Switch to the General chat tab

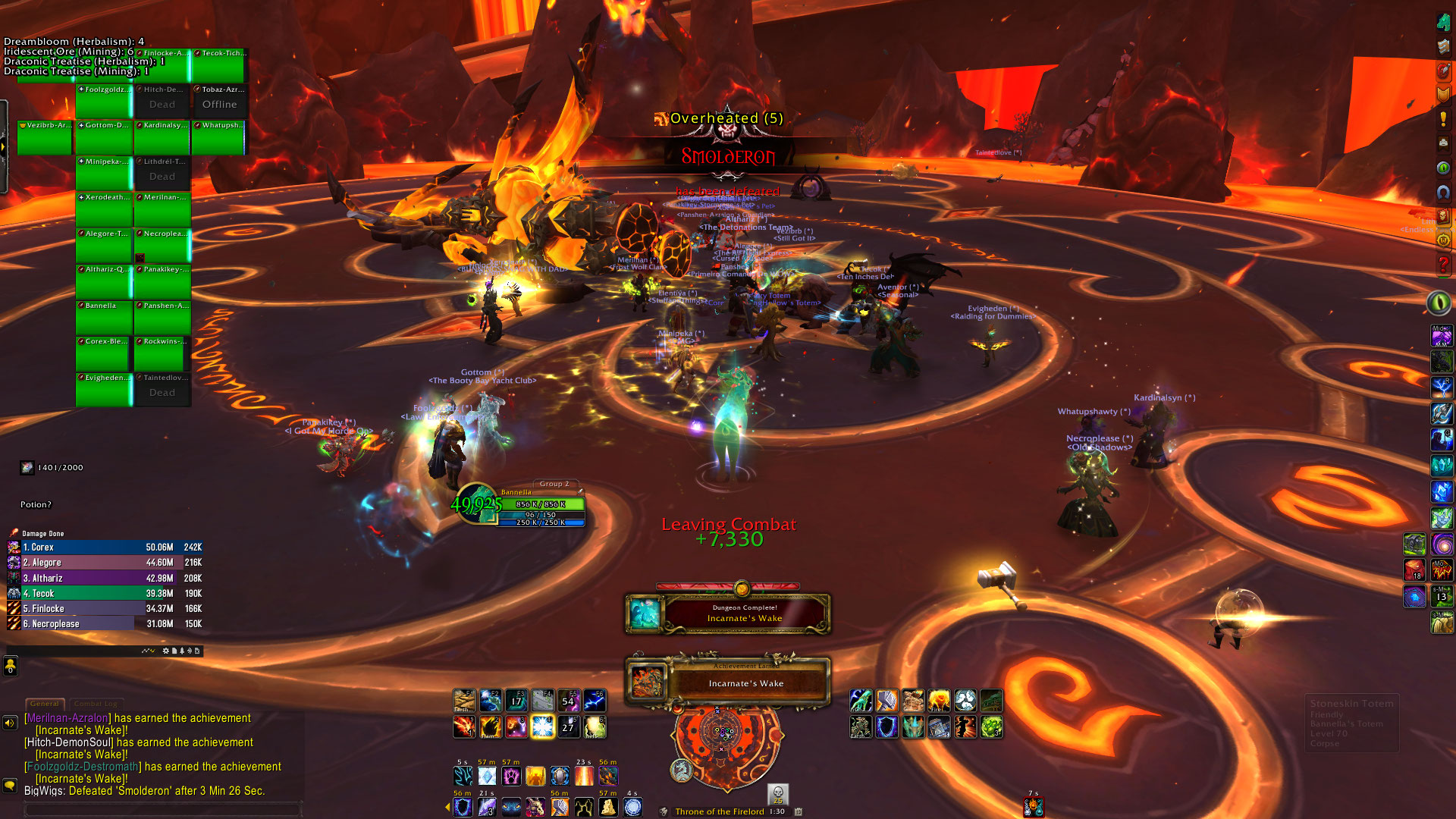tap(45, 704)
